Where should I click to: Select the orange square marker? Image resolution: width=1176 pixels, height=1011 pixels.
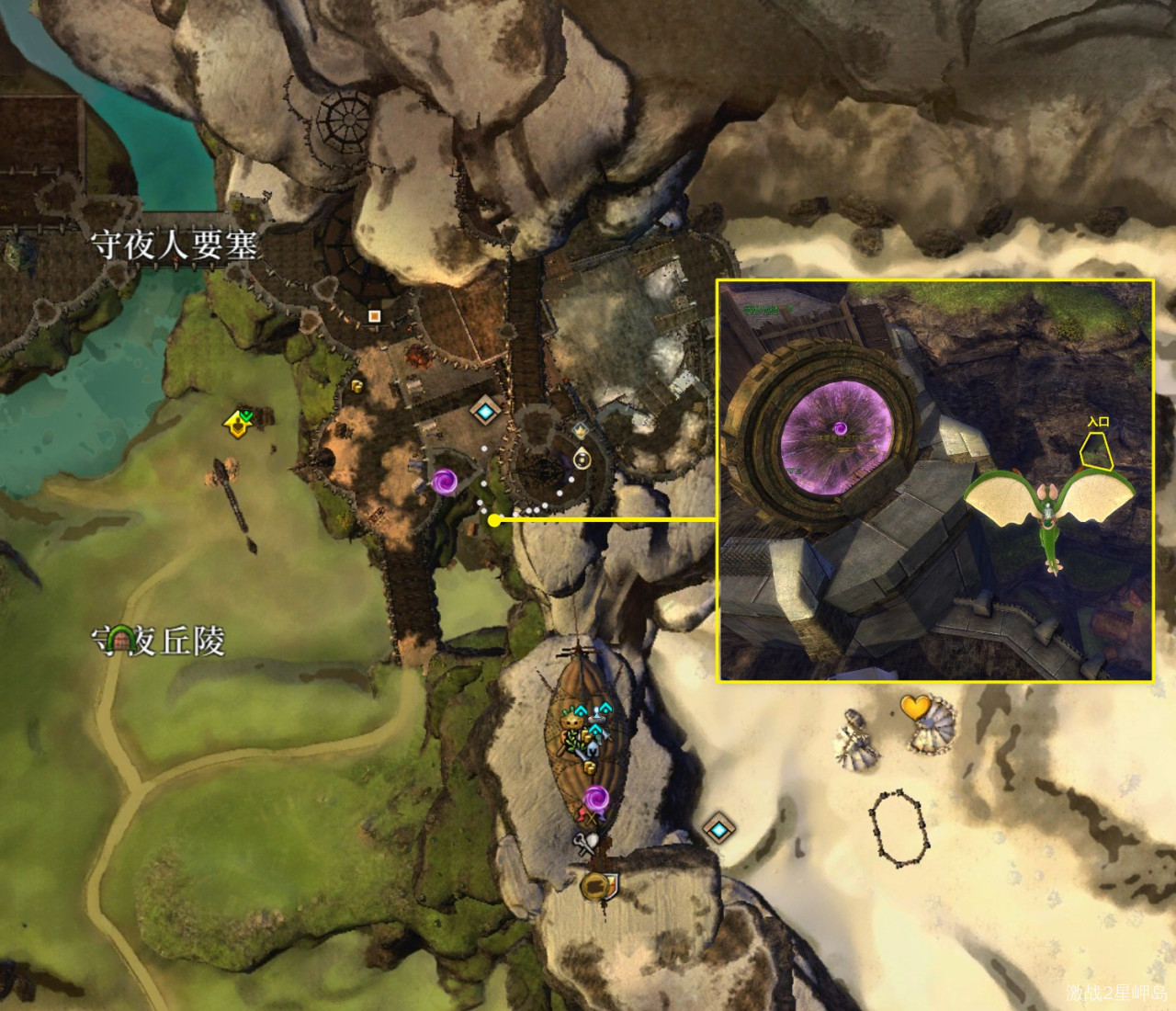(374, 316)
